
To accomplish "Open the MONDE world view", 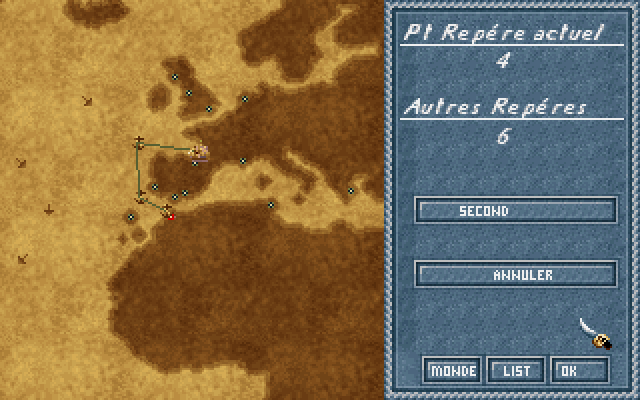I will [452, 370].
